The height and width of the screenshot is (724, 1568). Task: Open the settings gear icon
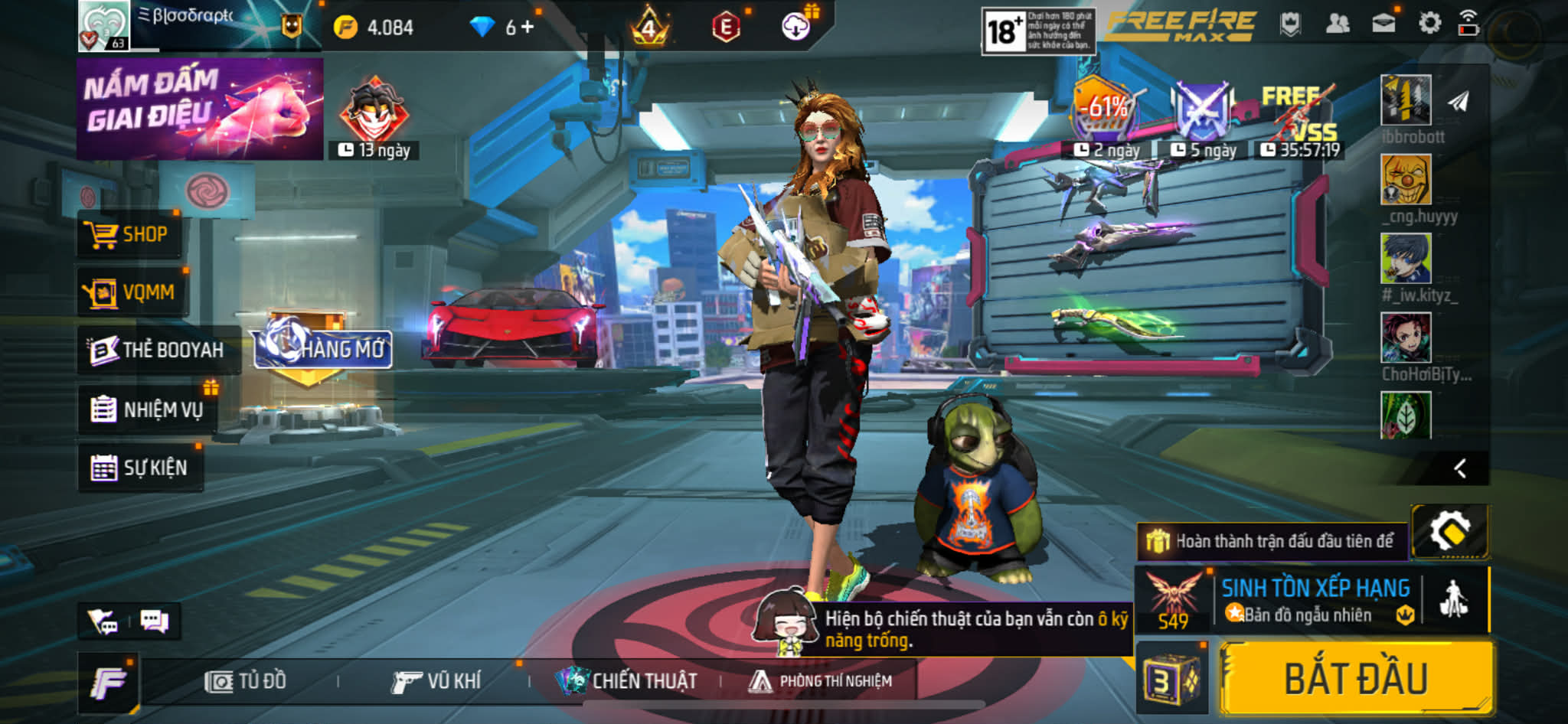pyautogui.click(x=1429, y=24)
